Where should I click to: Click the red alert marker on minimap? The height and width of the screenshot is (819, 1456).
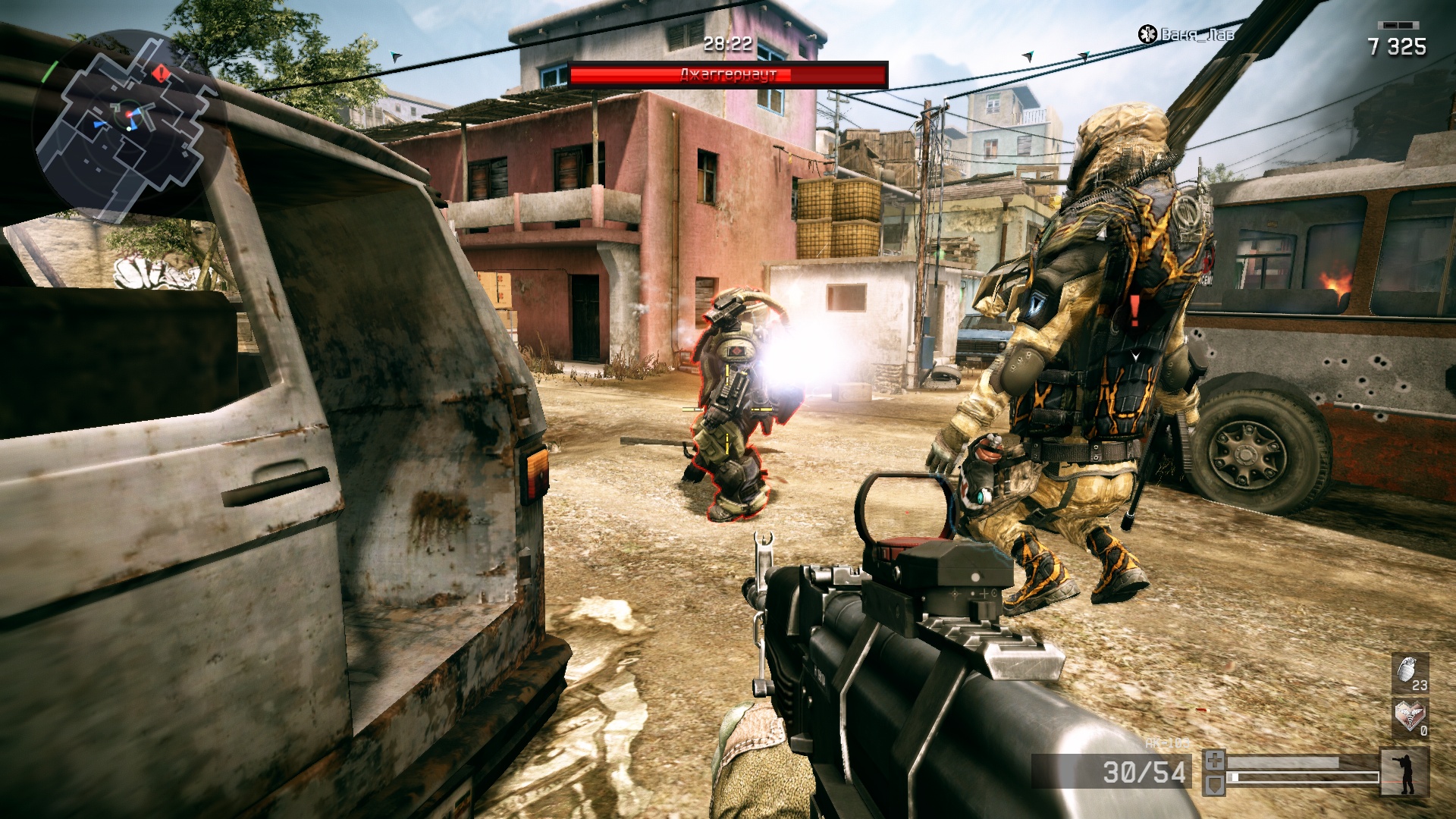(161, 73)
